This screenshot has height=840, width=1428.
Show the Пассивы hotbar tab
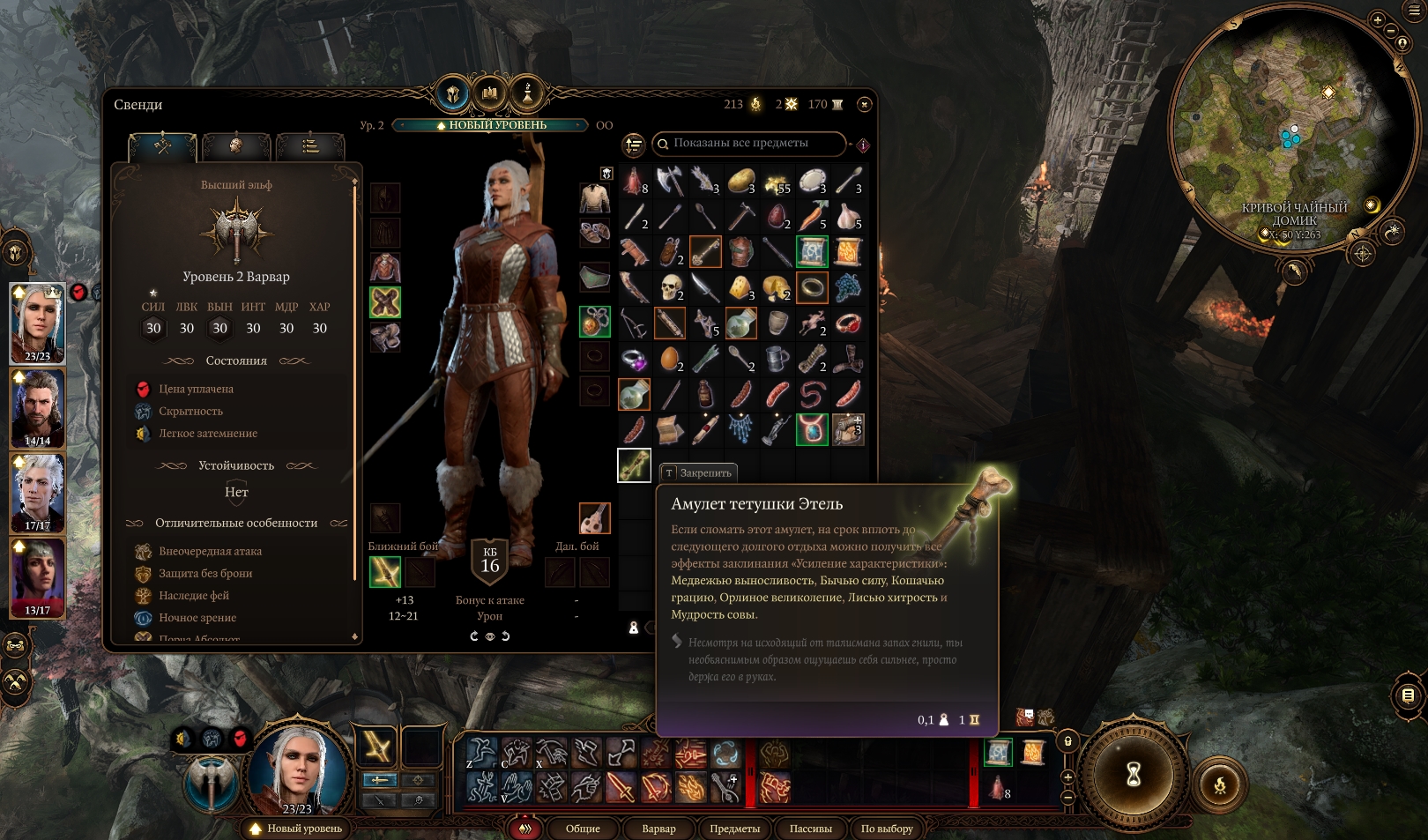[810, 829]
